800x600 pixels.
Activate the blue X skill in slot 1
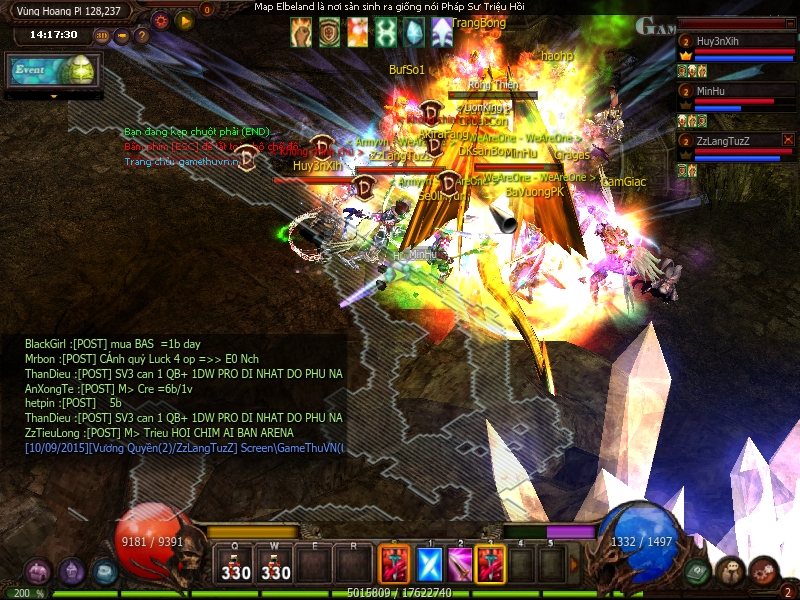[429, 563]
